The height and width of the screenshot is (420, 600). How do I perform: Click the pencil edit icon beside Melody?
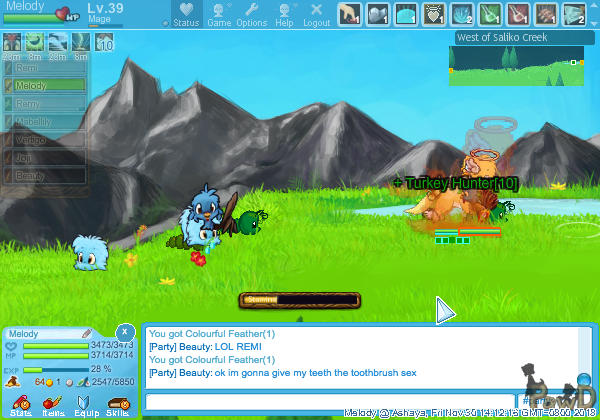pos(87,333)
